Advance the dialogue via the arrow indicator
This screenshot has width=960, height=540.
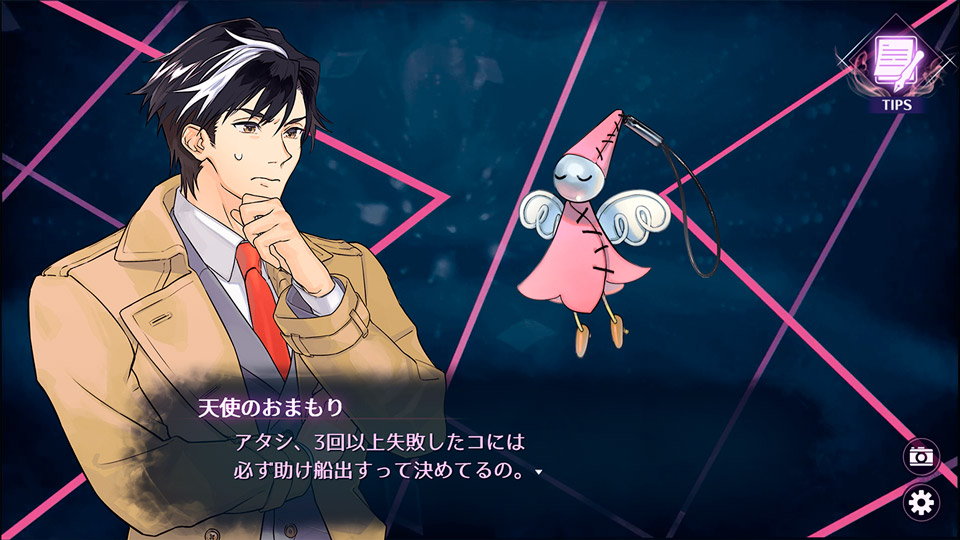pyautogui.click(x=539, y=471)
